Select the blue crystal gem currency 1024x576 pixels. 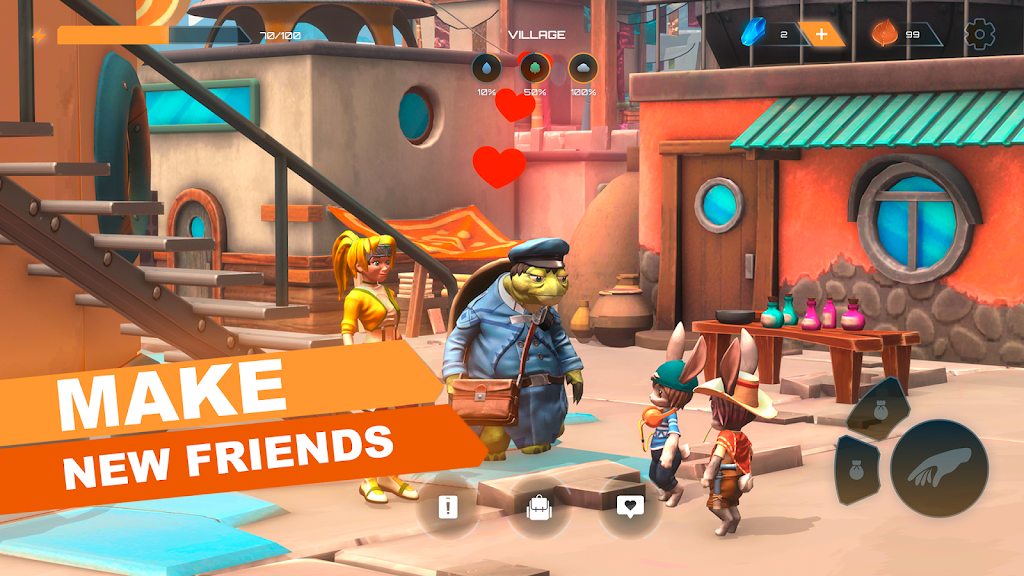(753, 35)
